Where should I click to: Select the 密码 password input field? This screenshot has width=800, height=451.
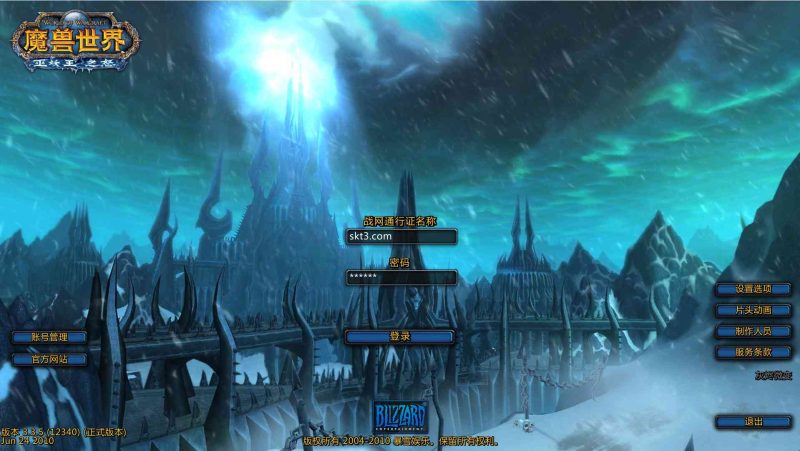400,277
